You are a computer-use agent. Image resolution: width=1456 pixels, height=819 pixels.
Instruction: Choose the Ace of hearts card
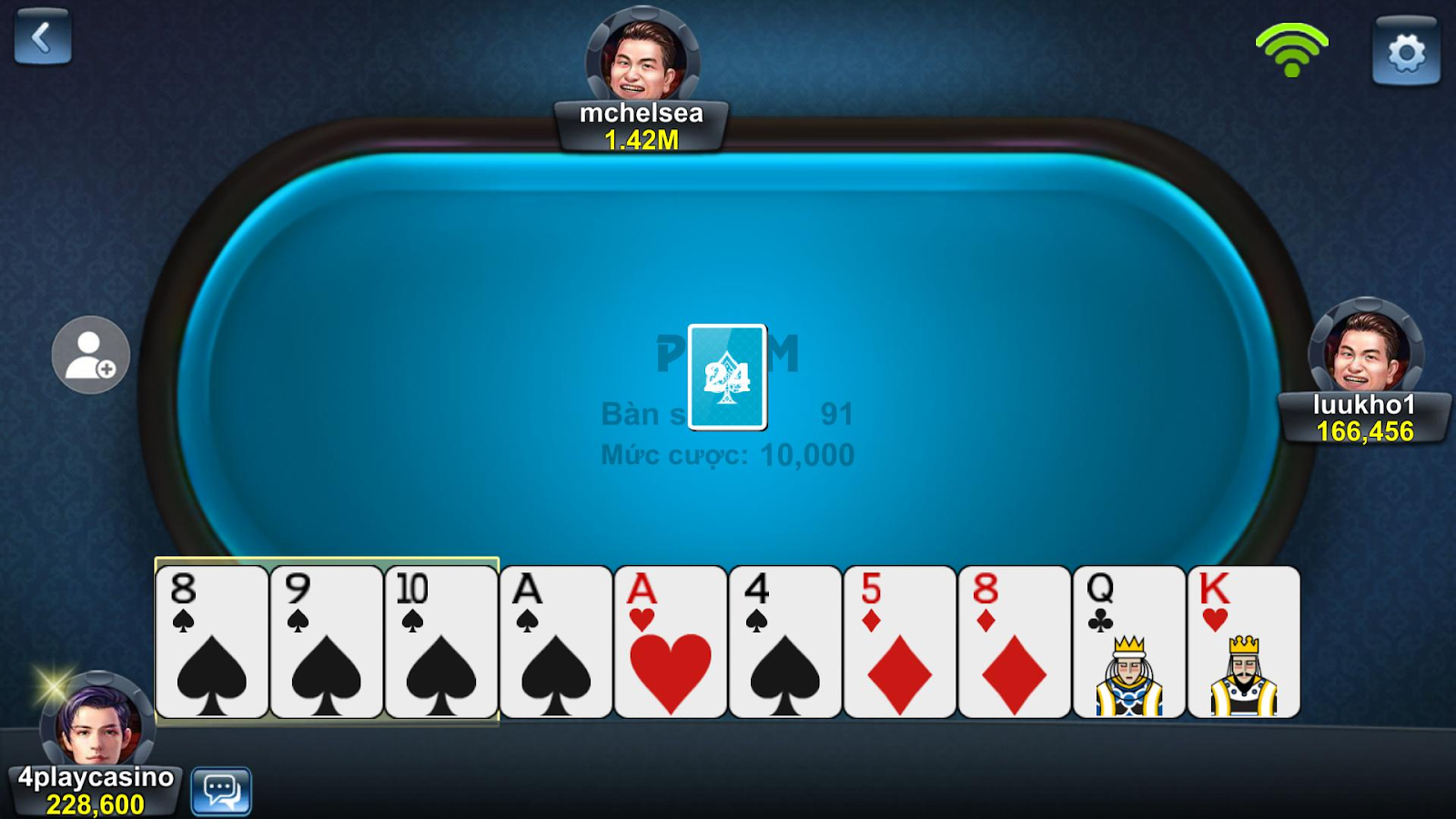coord(671,642)
